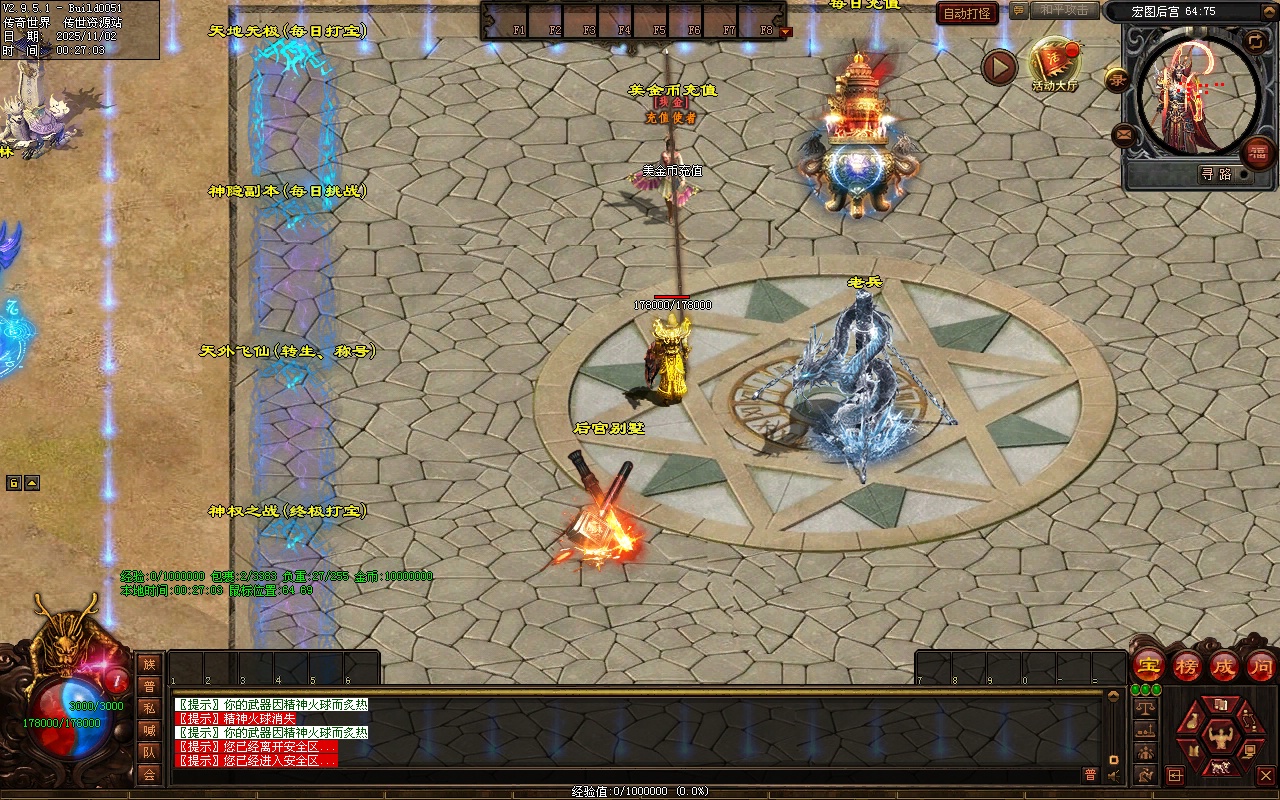Open the character muscle-figure panel
Viewport: 1280px width, 800px height.
pos(1219,739)
